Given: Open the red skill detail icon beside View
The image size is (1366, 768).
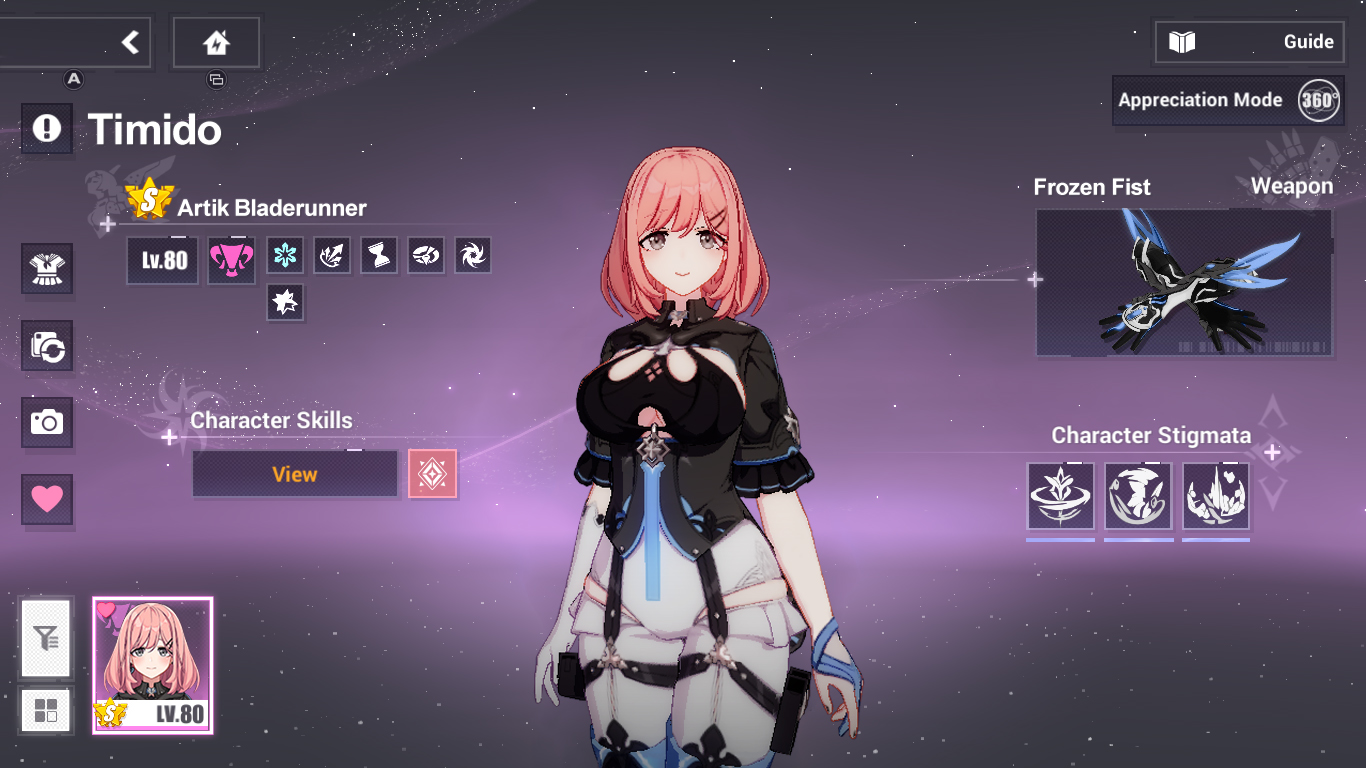Looking at the screenshot, I should 432,473.
